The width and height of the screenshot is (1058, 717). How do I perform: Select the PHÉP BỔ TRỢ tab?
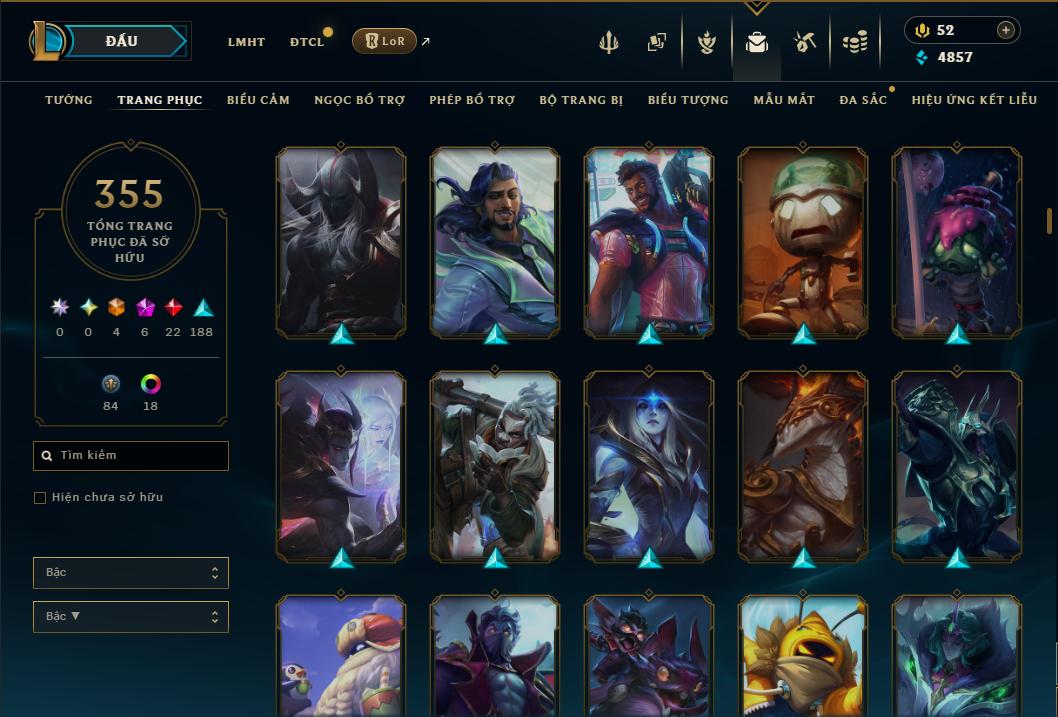pos(472,100)
